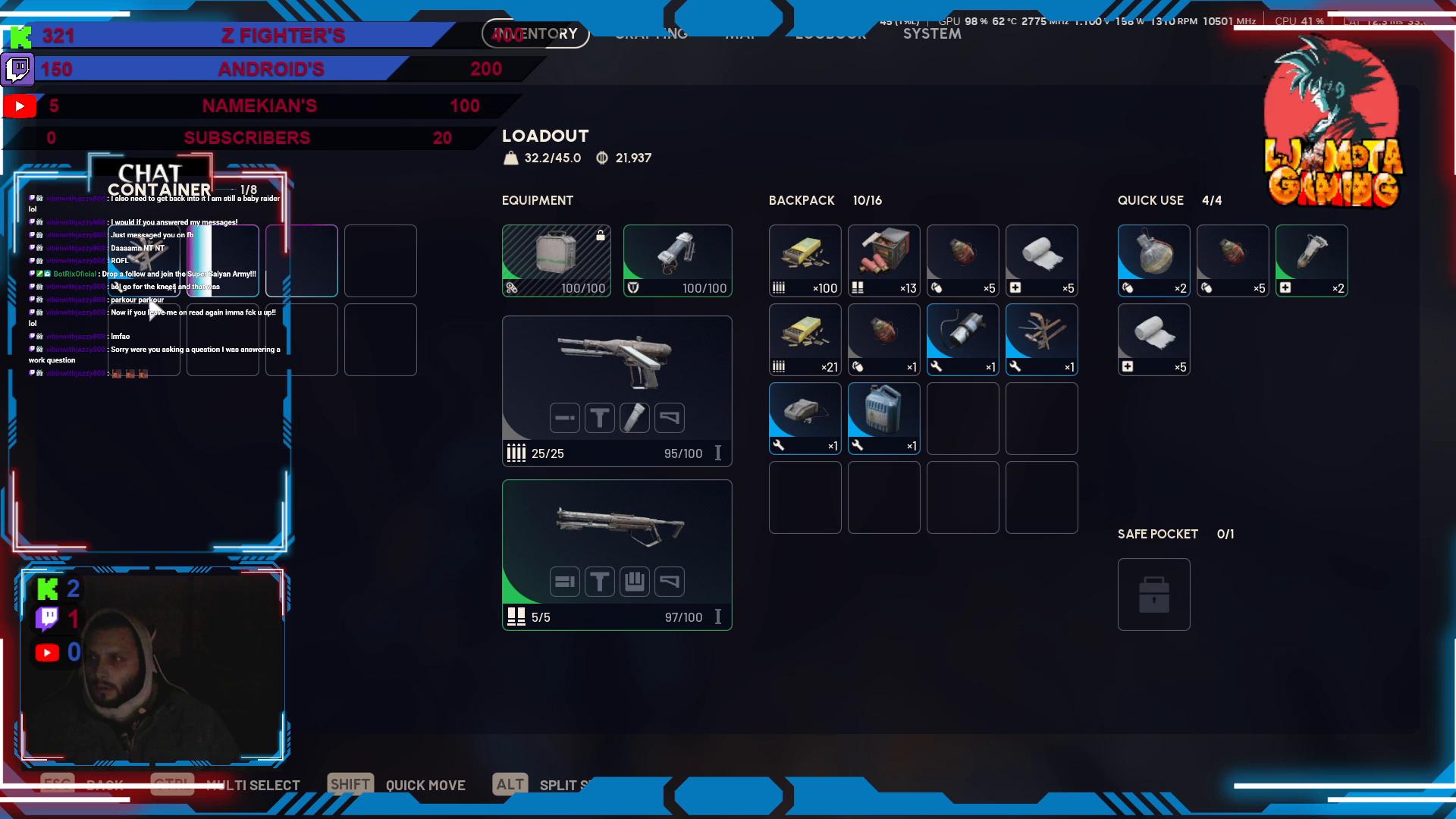Select the equipped augment slot with padlock

(x=556, y=260)
